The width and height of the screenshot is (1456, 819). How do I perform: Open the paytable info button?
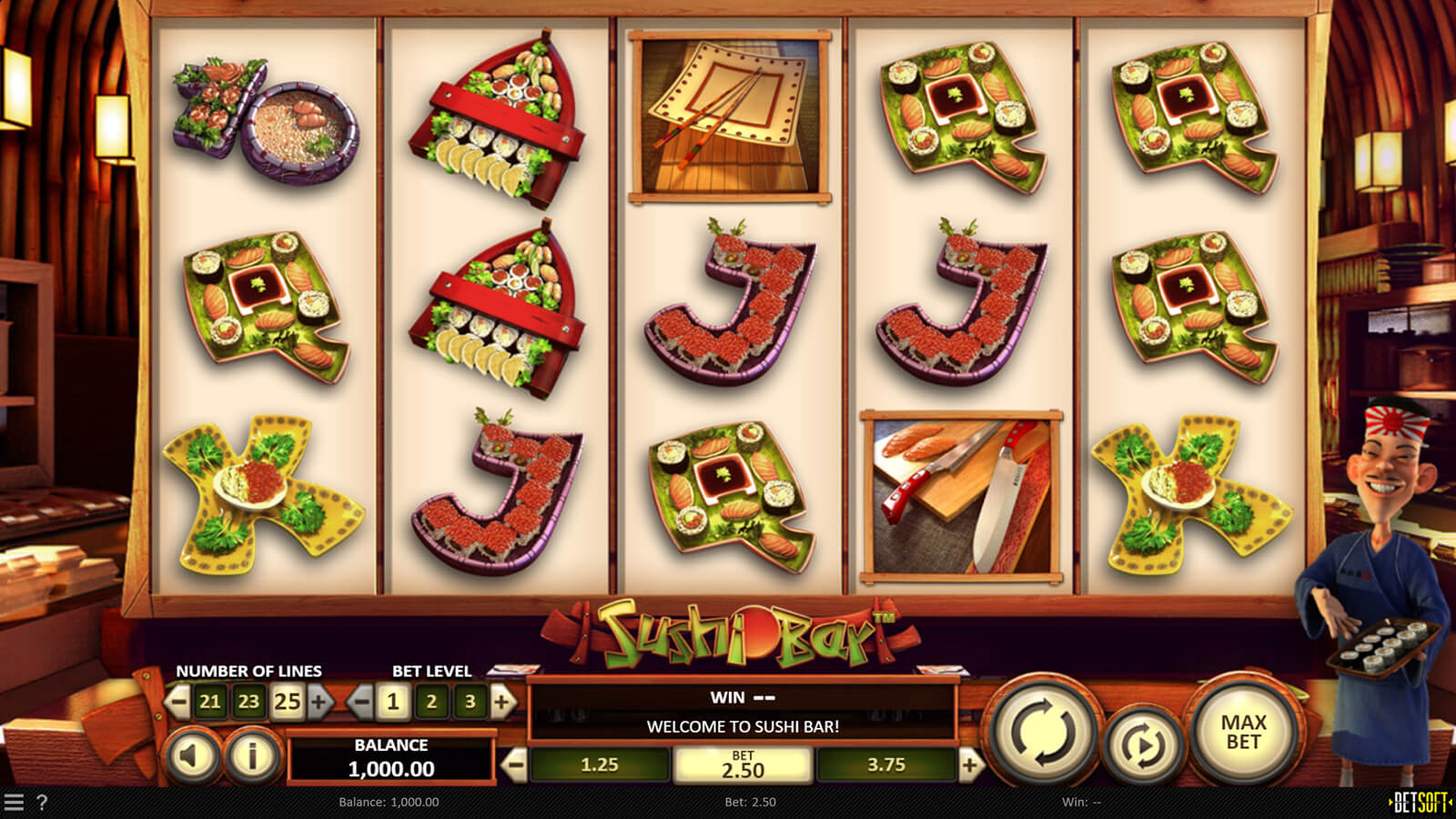[252, 755]
